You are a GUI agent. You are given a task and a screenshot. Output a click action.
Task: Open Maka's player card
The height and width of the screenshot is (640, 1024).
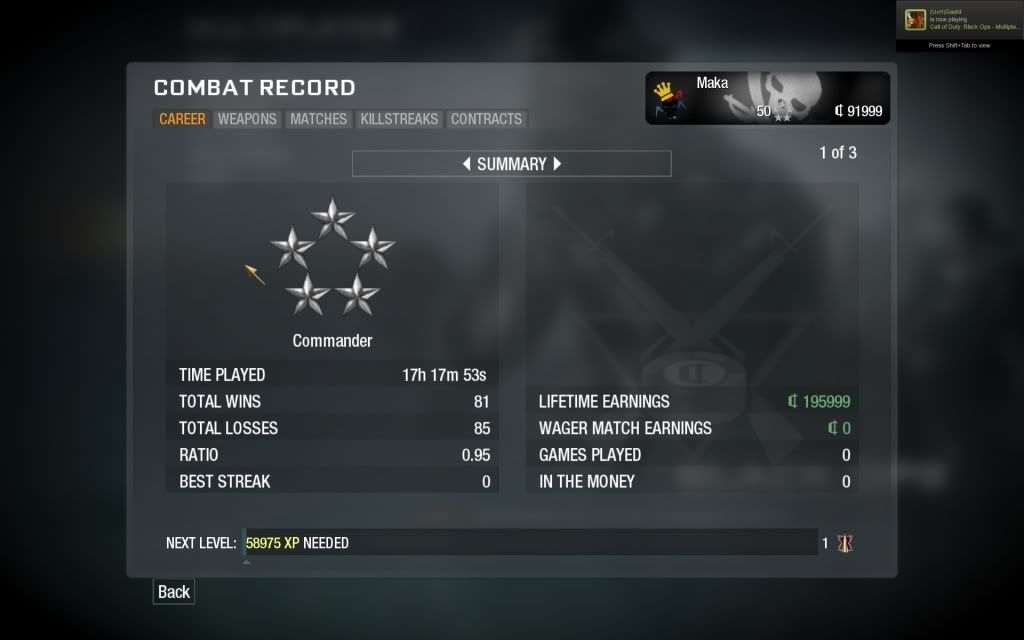767,98
